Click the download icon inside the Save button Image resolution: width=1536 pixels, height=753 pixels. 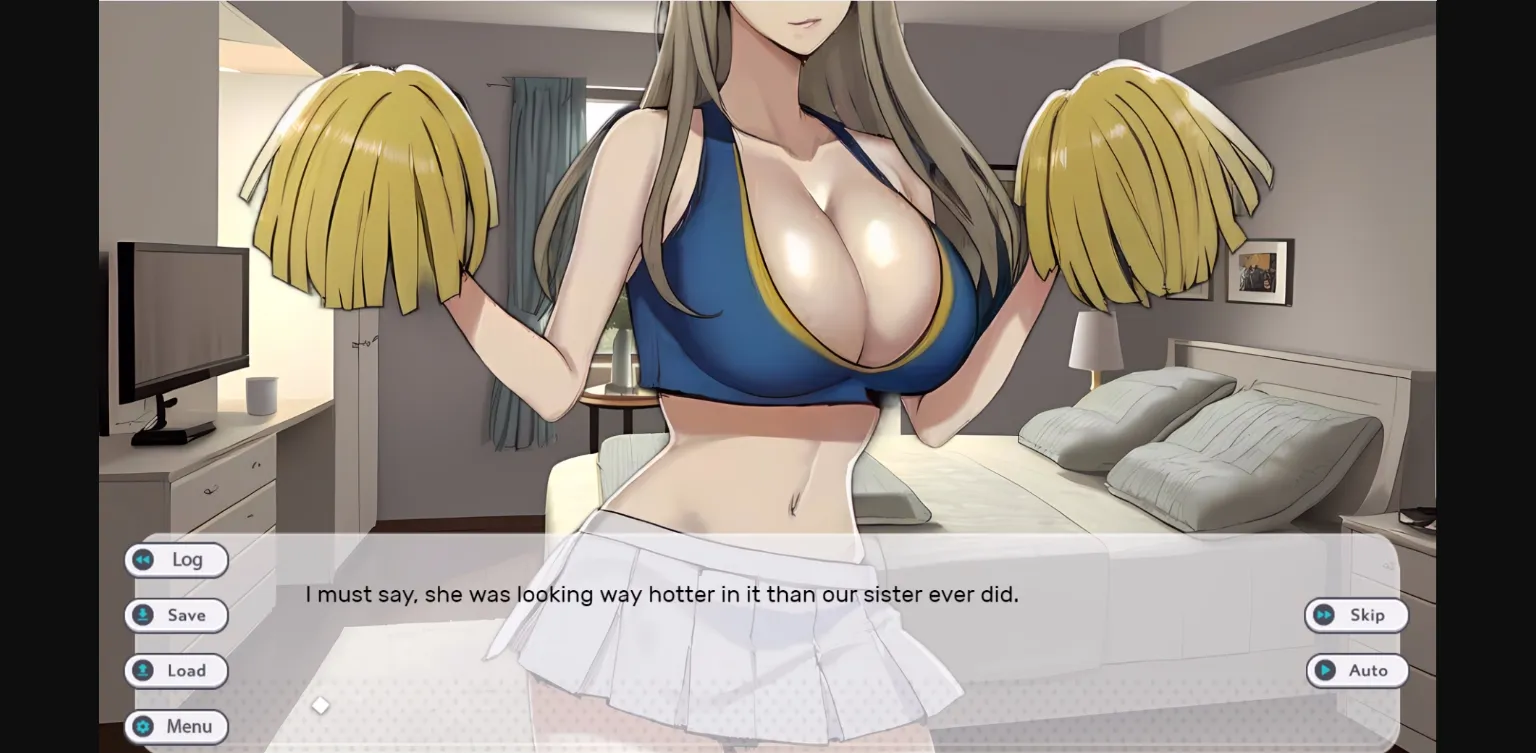coord(143,615)
